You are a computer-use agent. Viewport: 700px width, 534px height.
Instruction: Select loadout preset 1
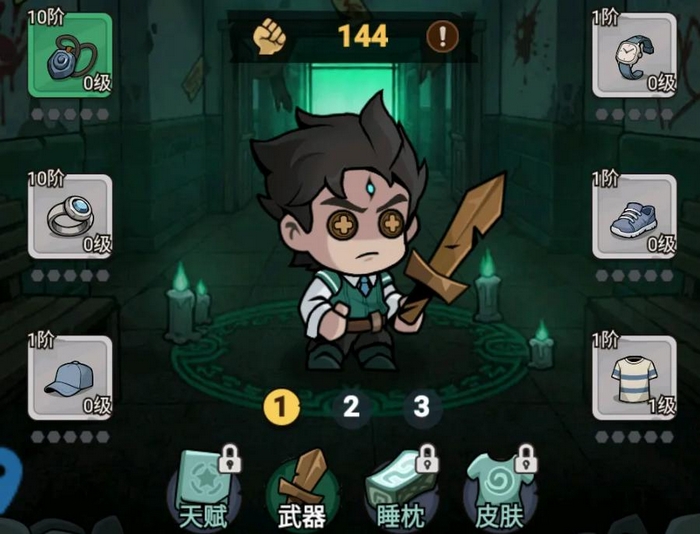point(282,406)
